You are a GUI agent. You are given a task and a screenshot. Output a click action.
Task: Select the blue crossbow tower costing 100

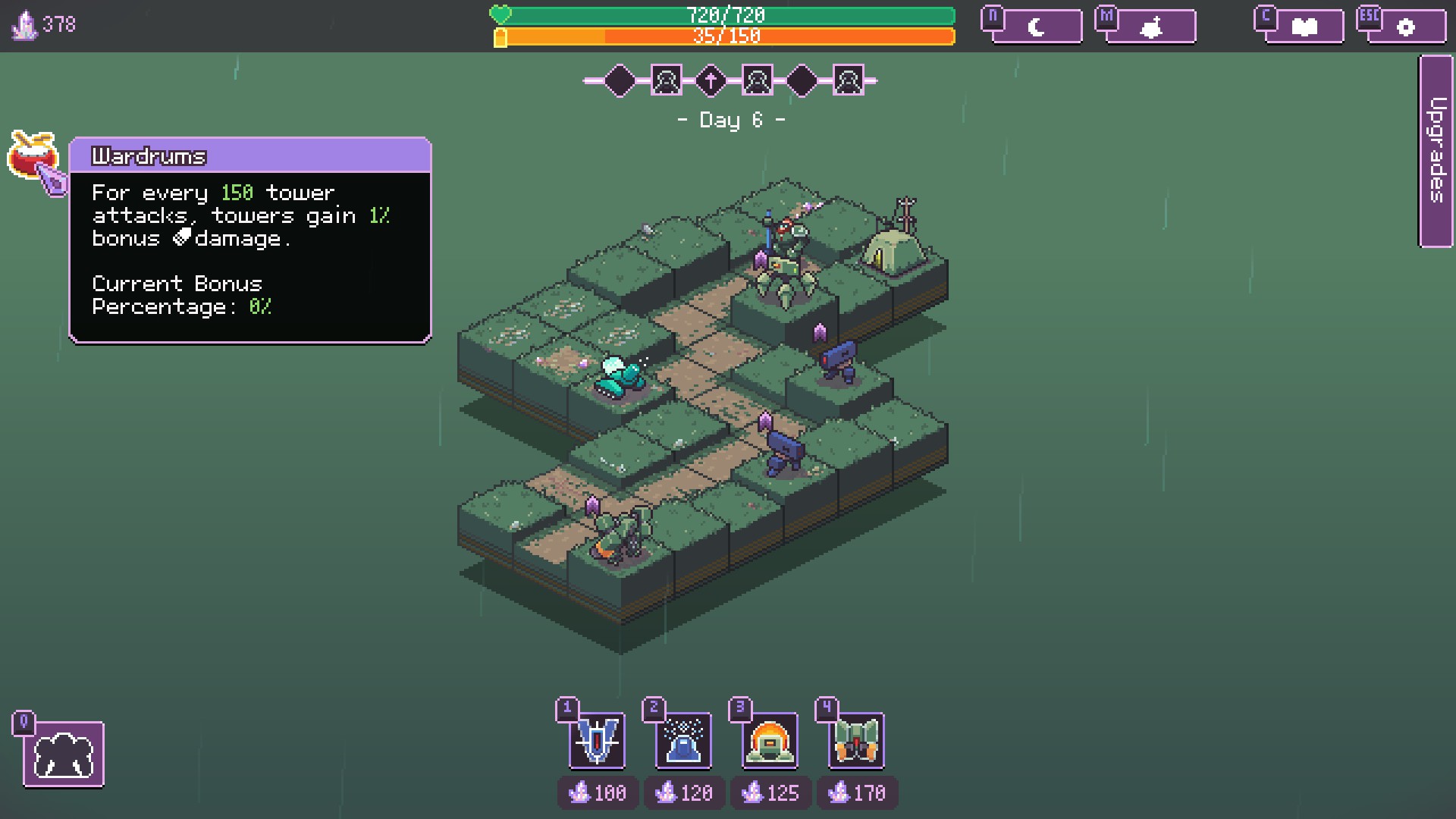[598, 741]
